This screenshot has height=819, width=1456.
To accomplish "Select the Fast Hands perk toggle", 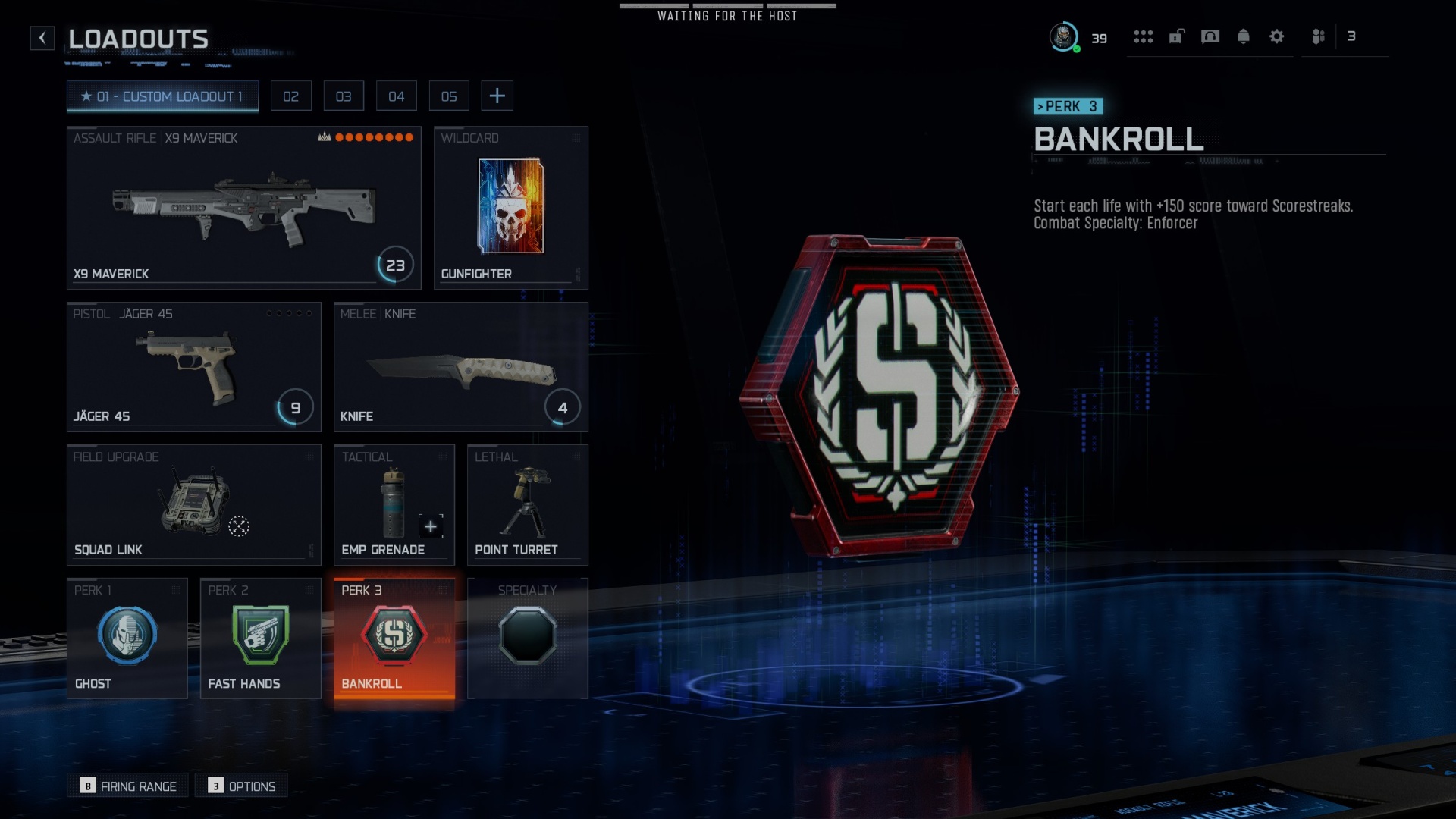I will coord(260,637).
